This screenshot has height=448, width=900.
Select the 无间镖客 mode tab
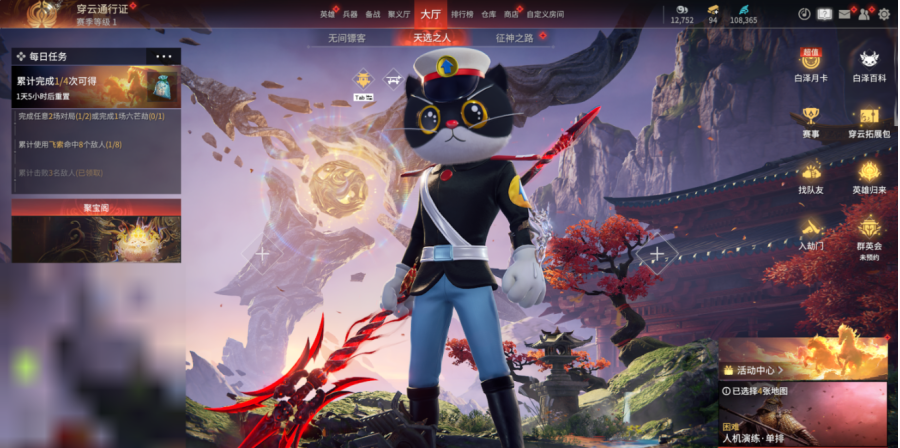346,38
